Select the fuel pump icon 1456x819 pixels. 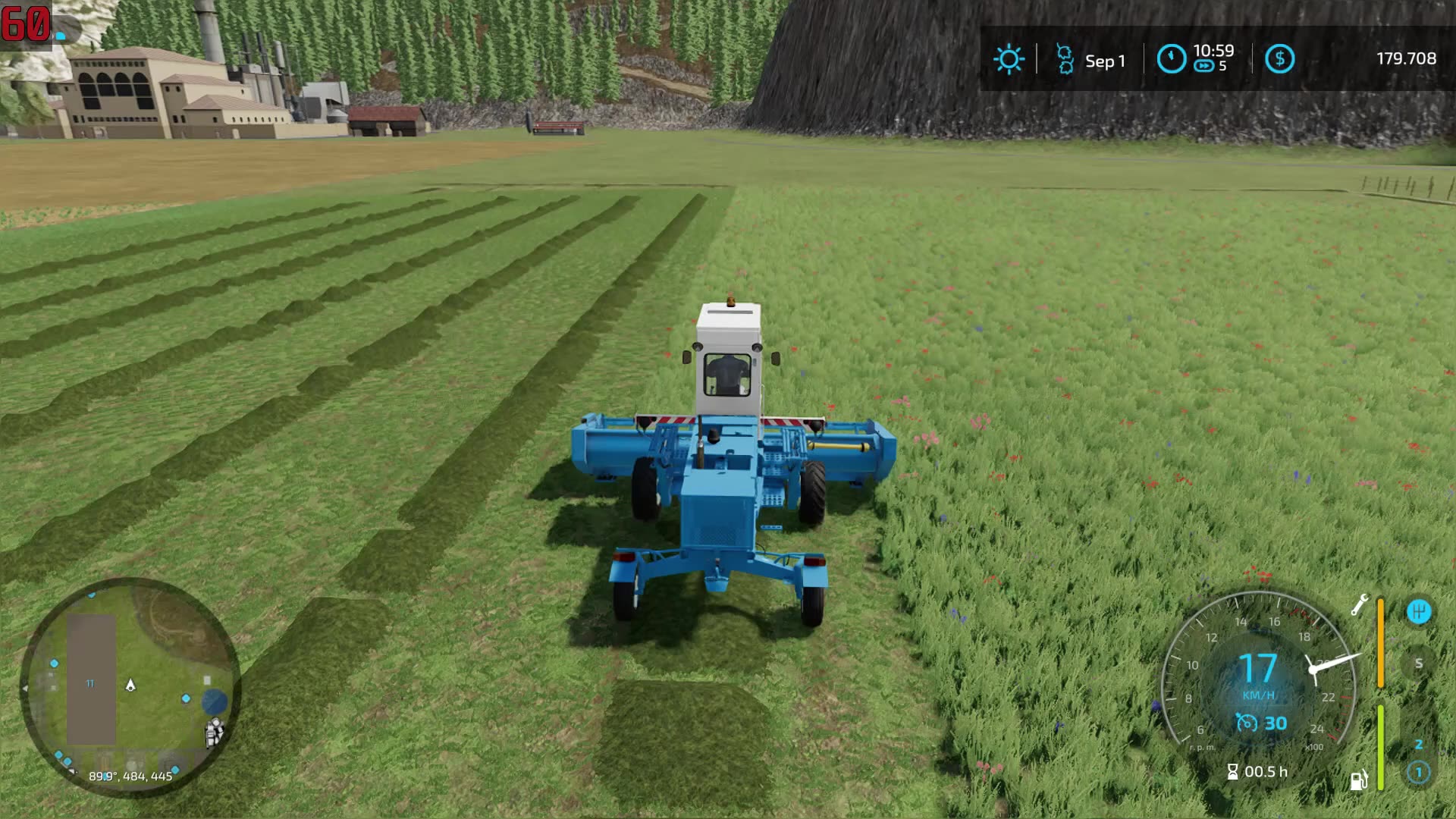click(x=1360, y=779)
